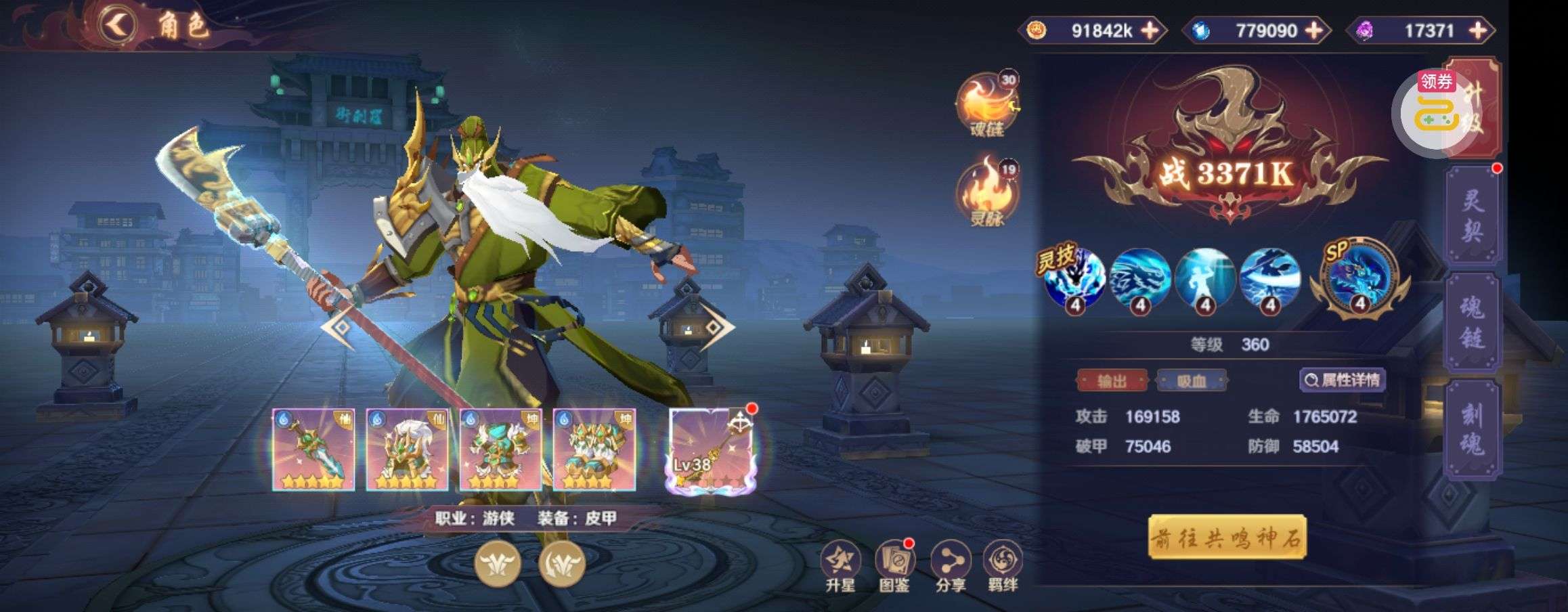The width and height of the screenshot is (1568, 612).
Task: Add more gold coins with the plus
Action: pos(1150,30)
